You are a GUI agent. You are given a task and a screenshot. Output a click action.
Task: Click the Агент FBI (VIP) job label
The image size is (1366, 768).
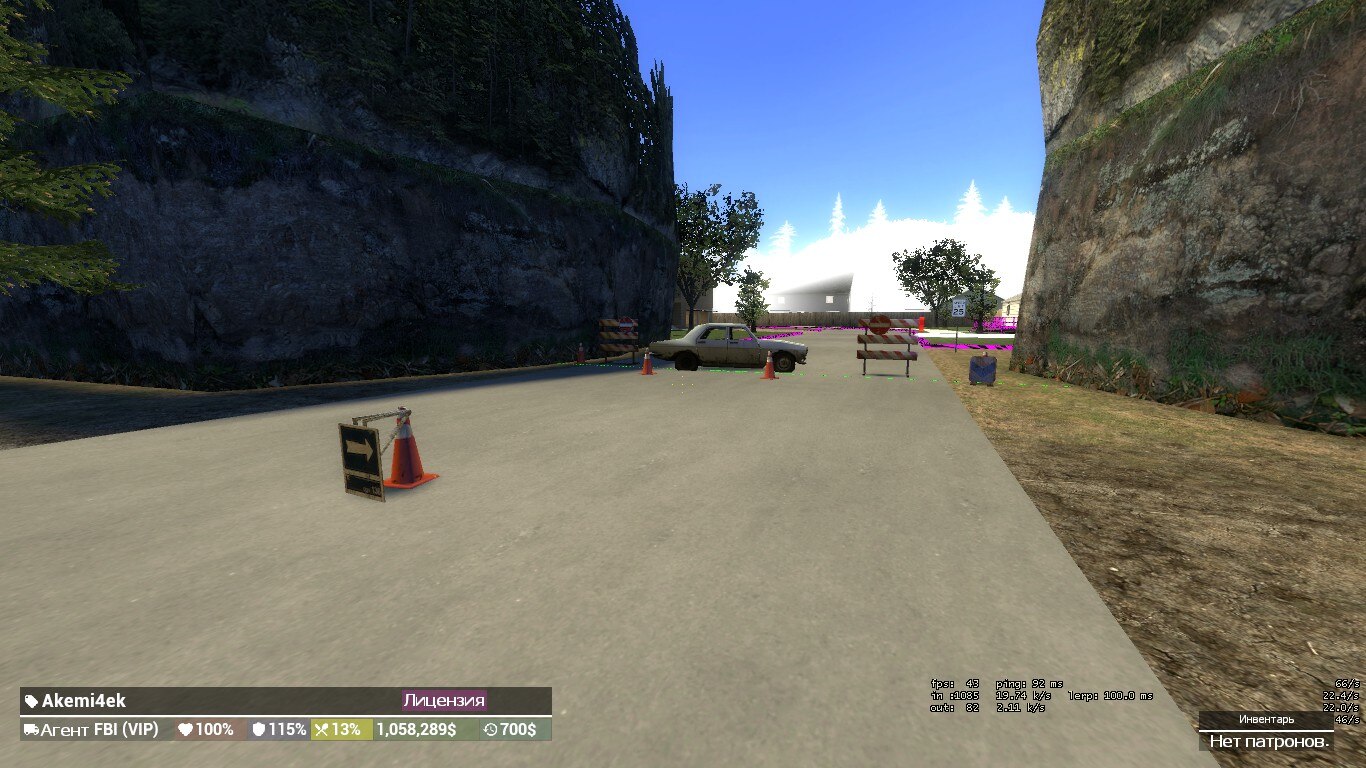pos(91,730)
